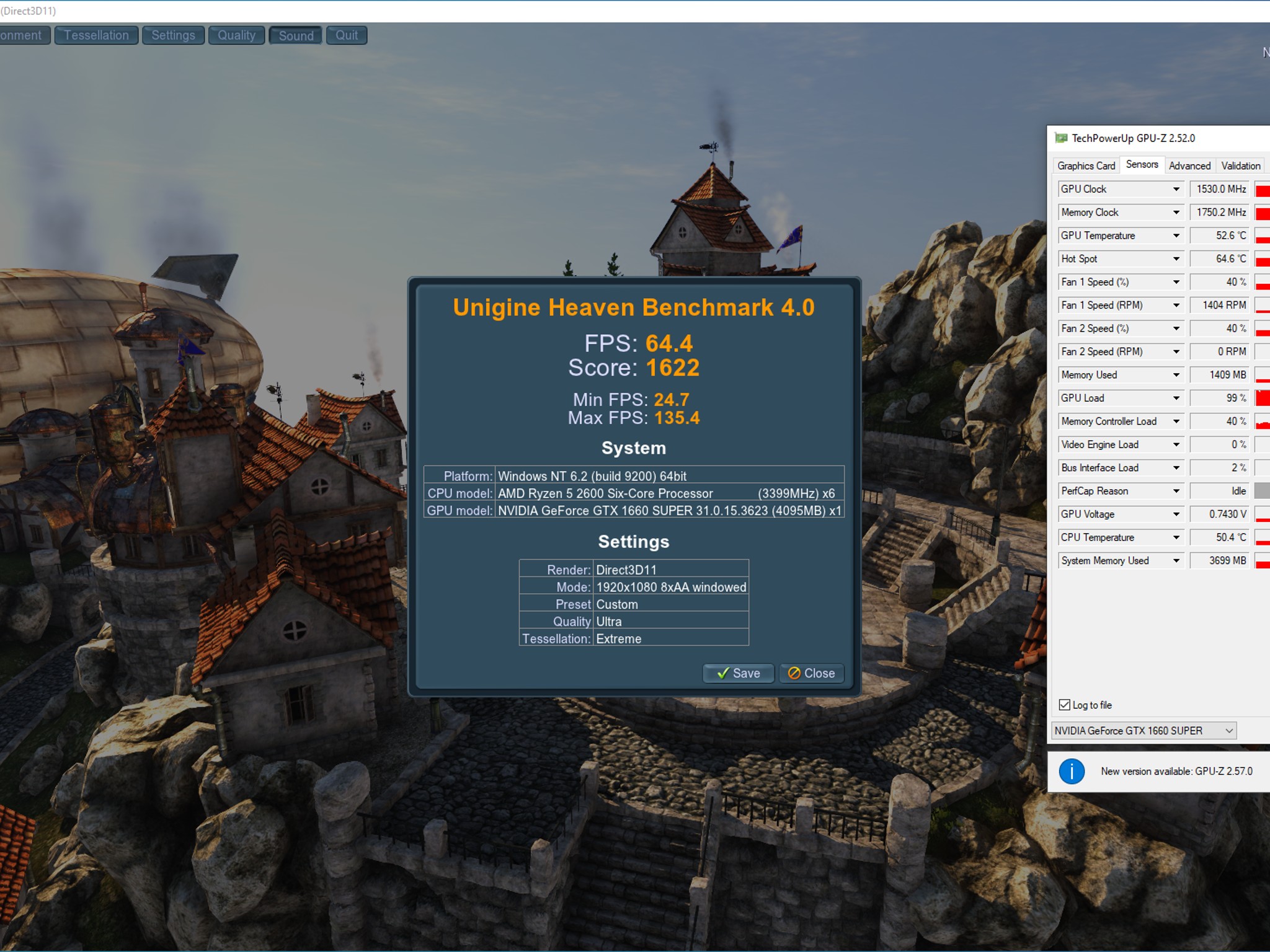Open the Settings menu

point(173,35)
